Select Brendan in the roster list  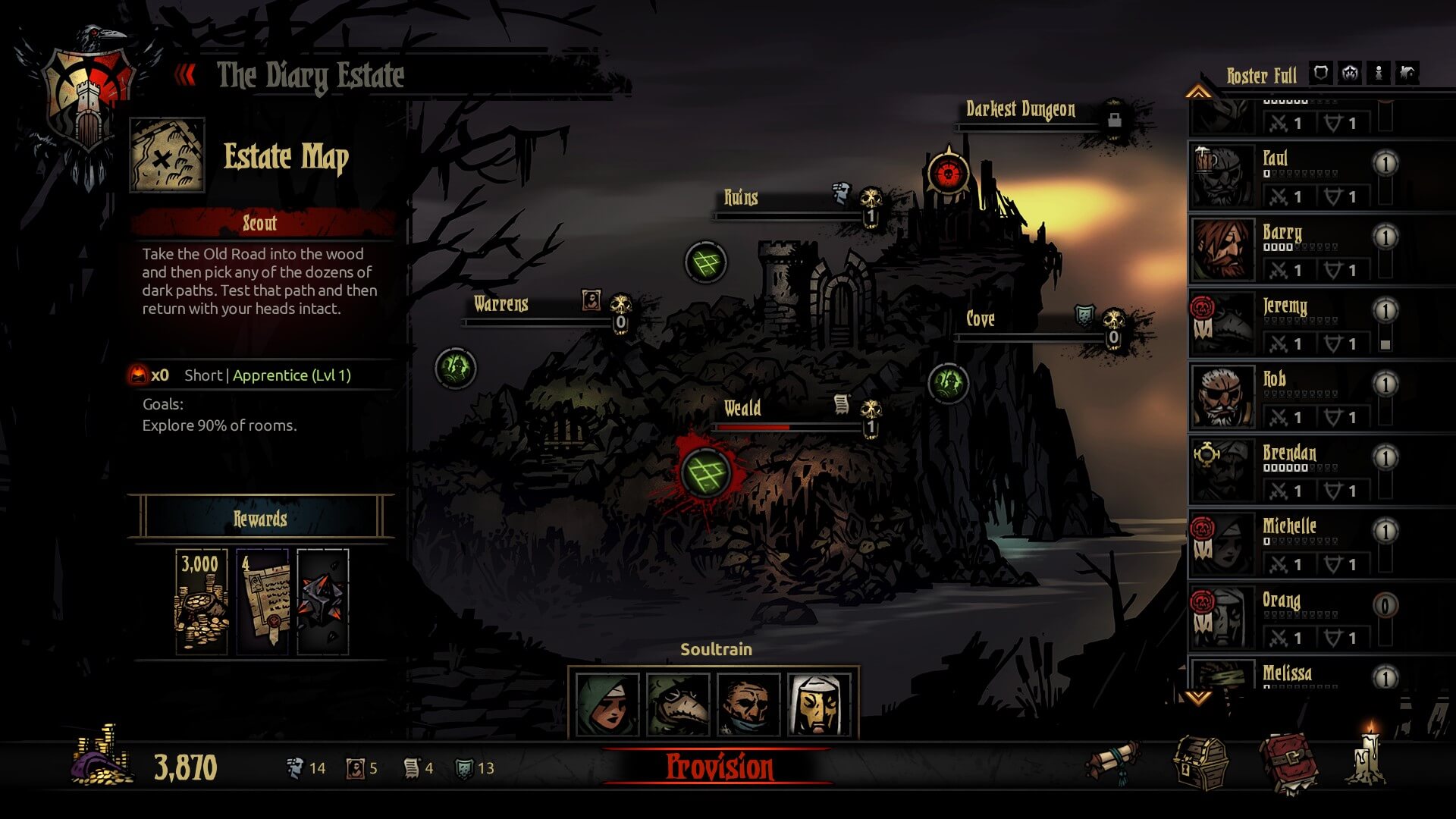(x=1289, y=470)
